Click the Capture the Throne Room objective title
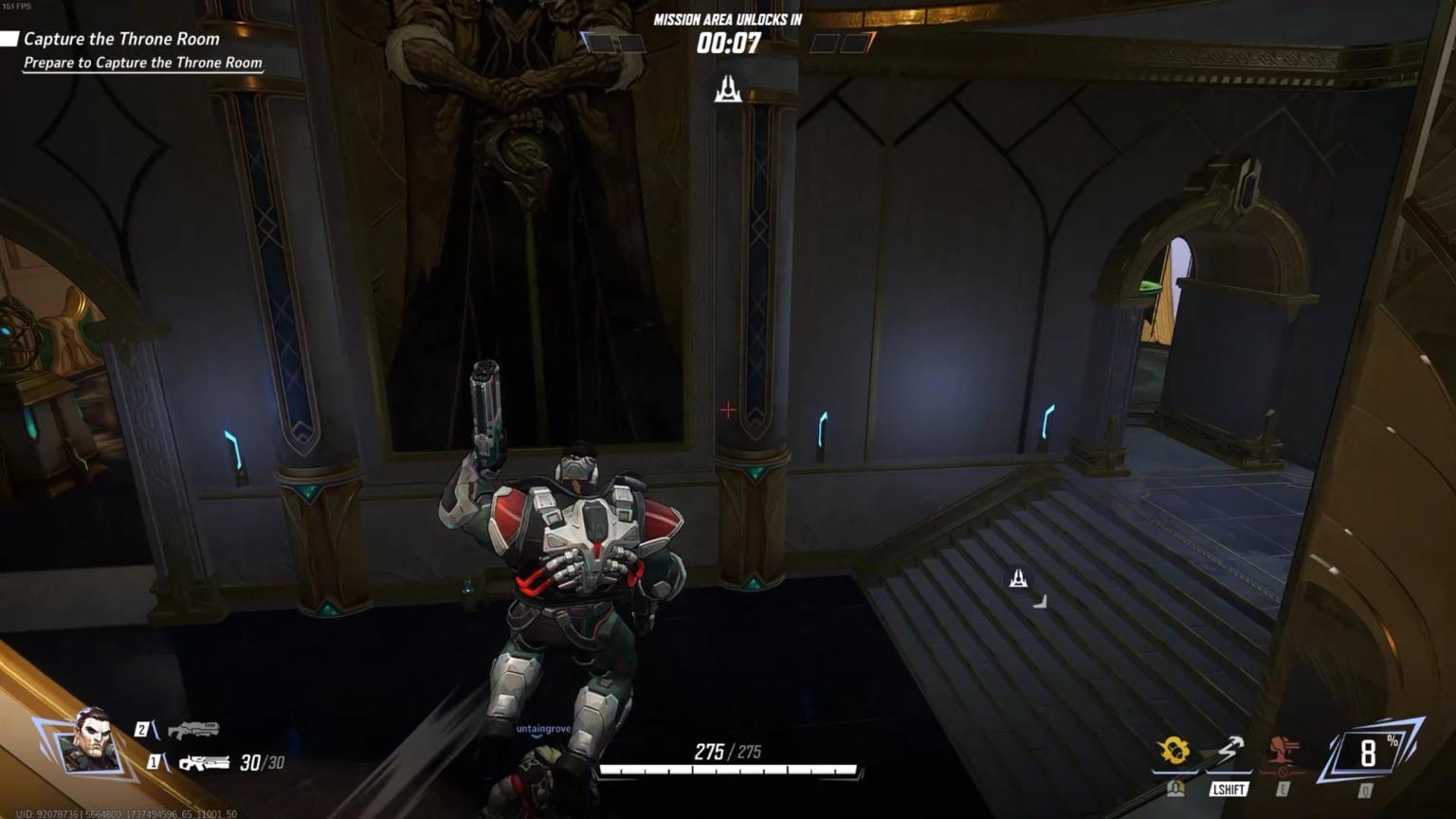This screenshot has width=1456, height=819. coord(122,39)
